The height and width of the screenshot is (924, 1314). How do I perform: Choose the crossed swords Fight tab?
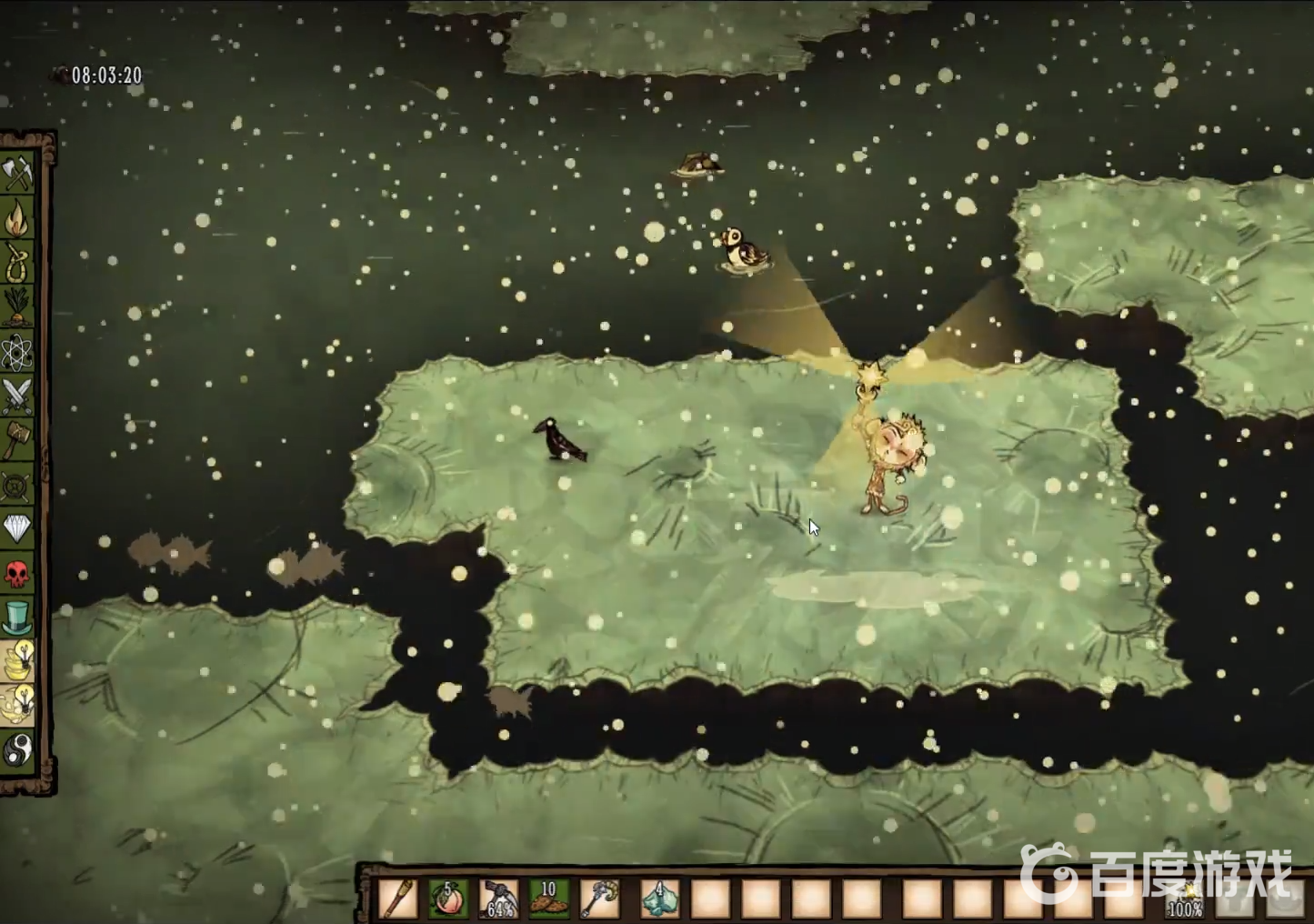click(x=17, y=396)
